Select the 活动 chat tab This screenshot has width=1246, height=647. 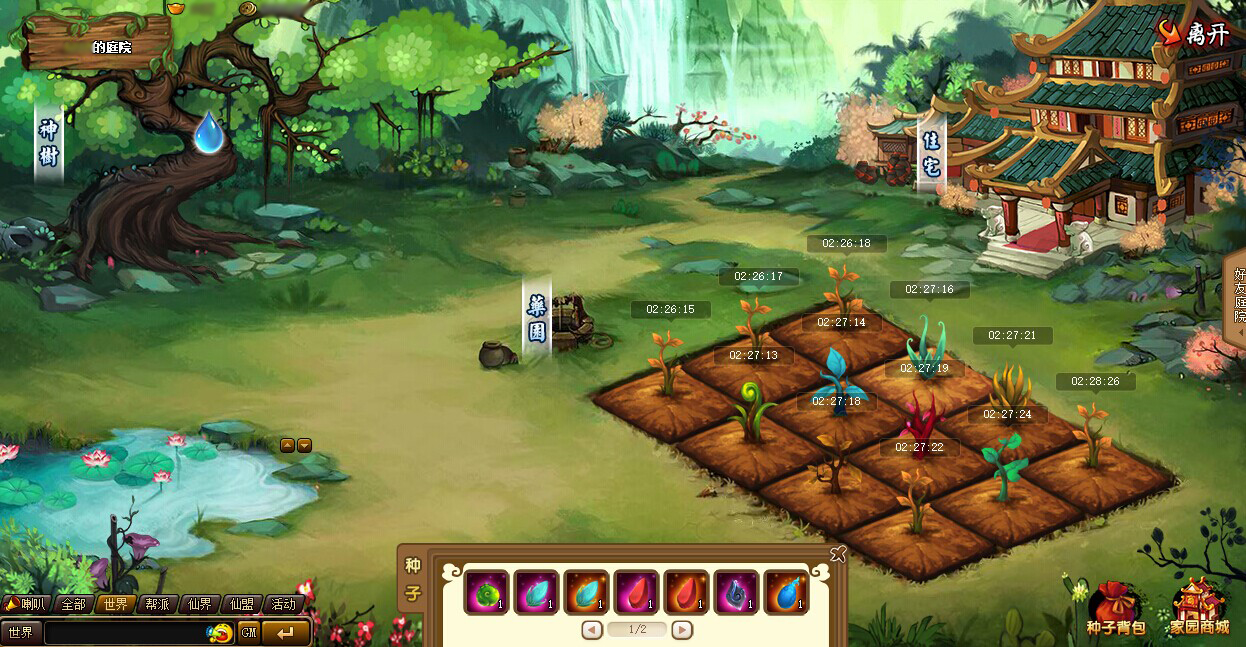(284, 604)
